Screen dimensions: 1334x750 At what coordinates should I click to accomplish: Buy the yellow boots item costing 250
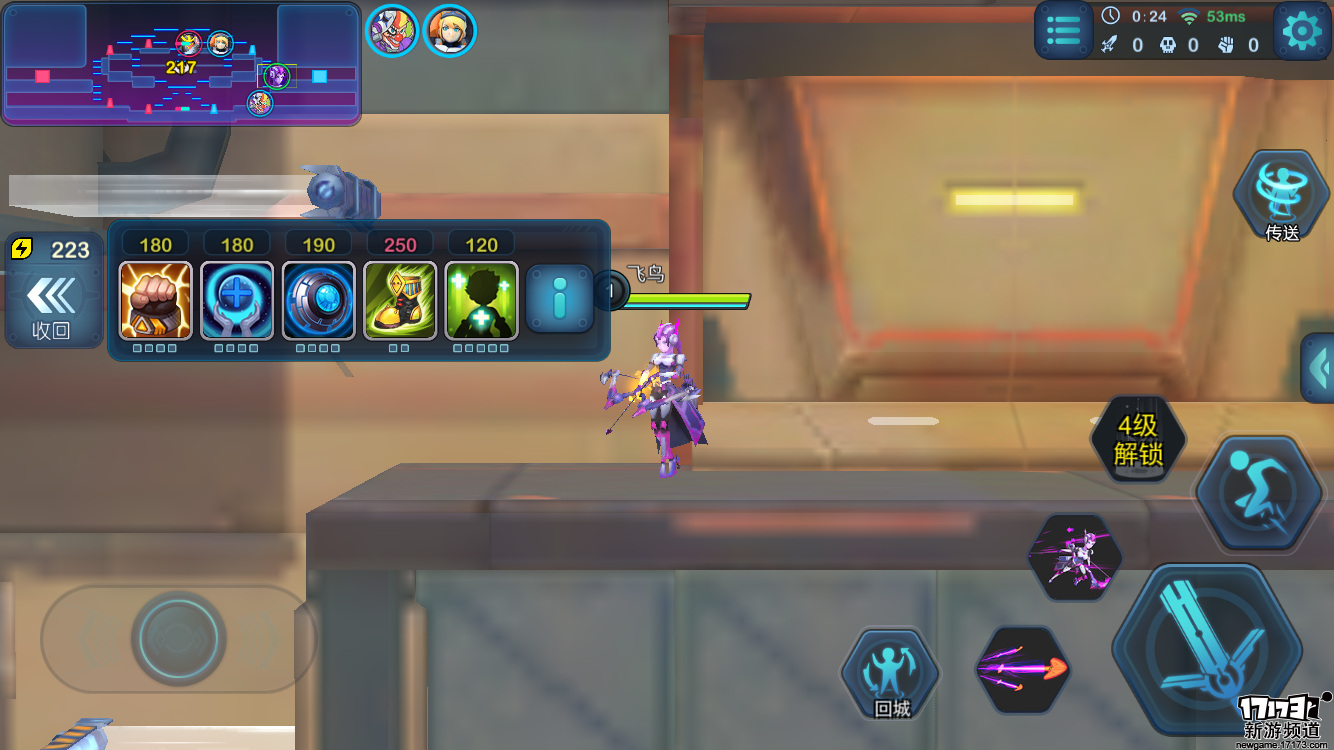pos(400,301)
